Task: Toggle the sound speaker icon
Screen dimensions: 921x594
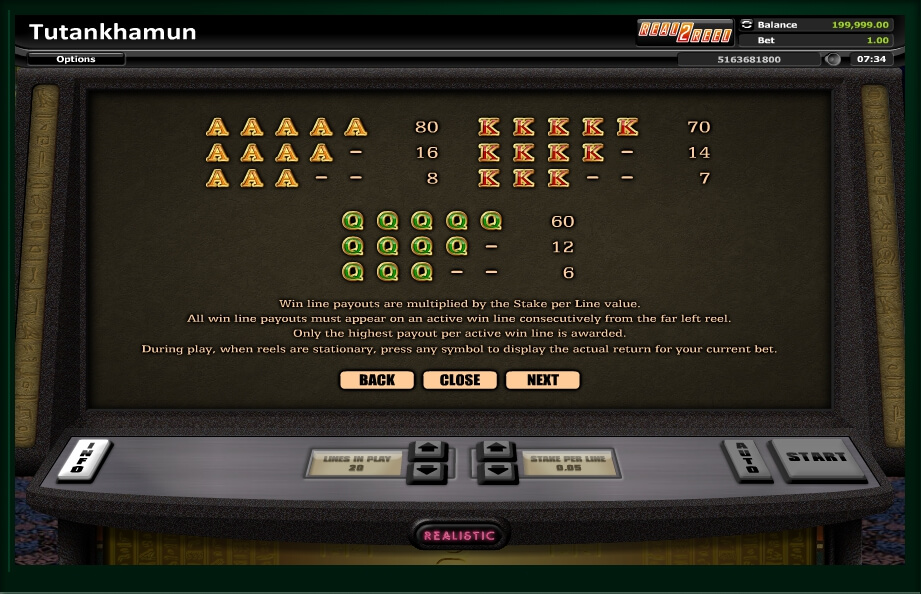Action: point(833,59)
